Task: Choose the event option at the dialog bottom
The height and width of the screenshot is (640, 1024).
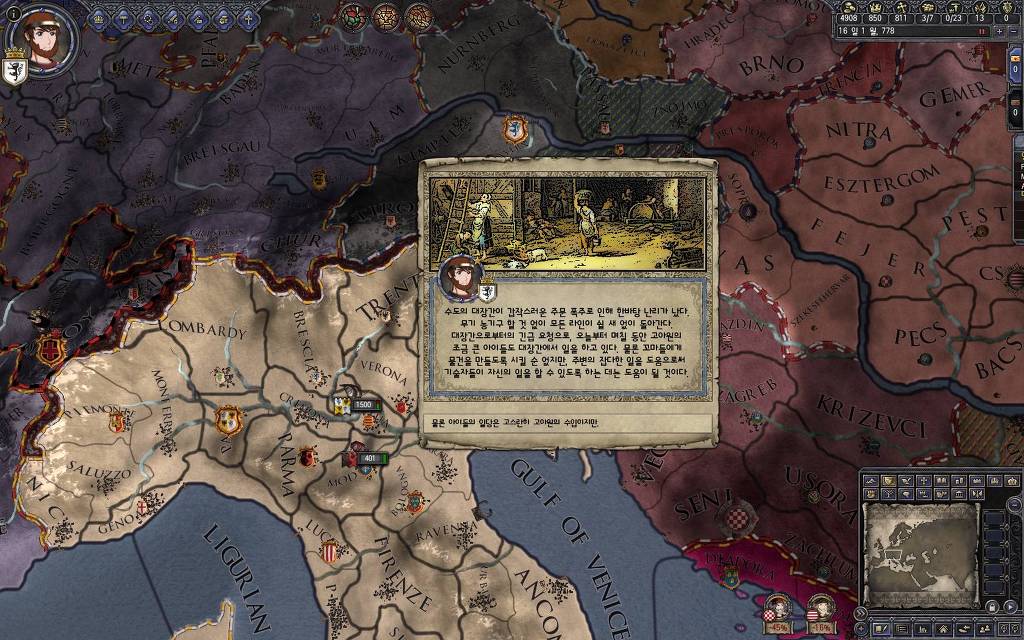Action: tap(567, 422)
